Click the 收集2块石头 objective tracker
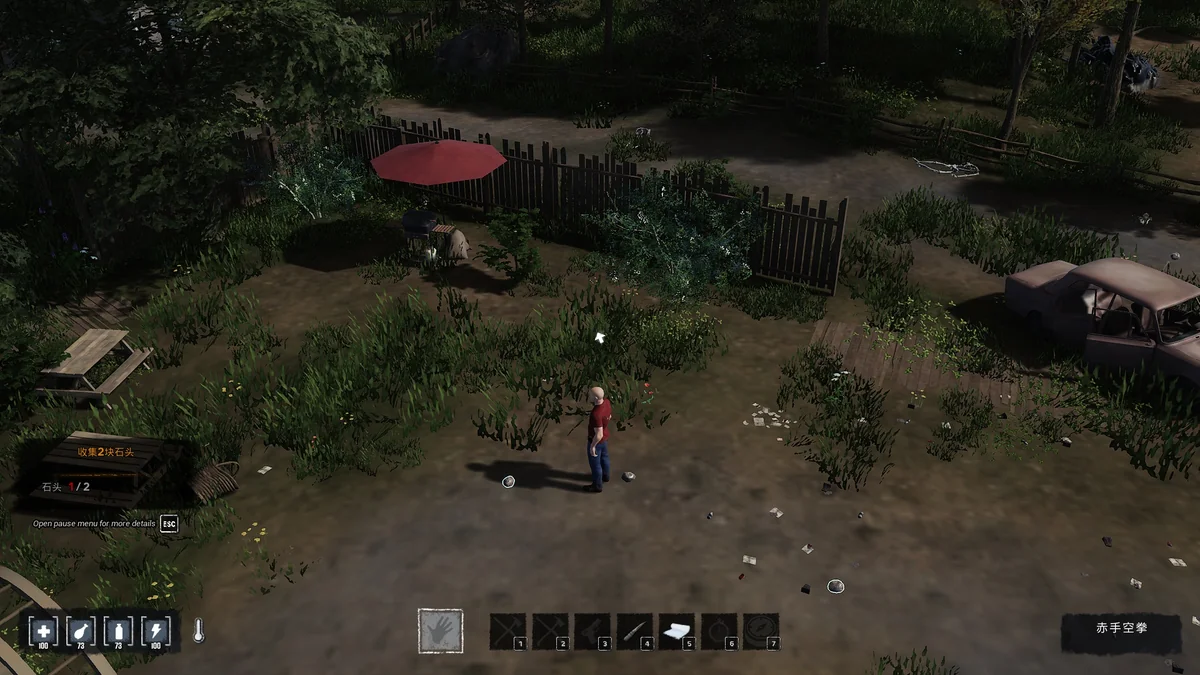The width and height of the screenshot is (1200, 675). point(106,452)
